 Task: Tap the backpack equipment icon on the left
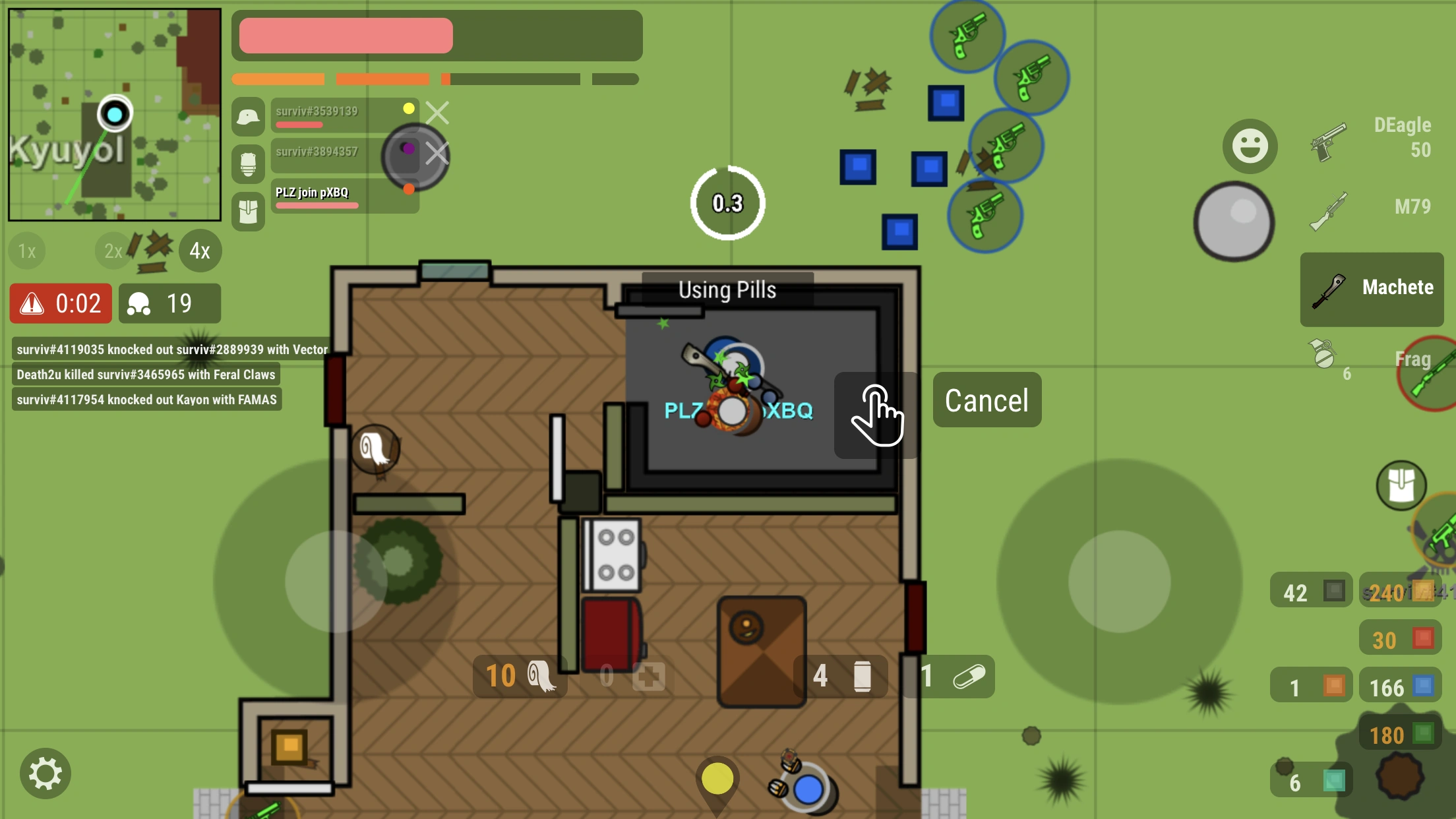248,211
